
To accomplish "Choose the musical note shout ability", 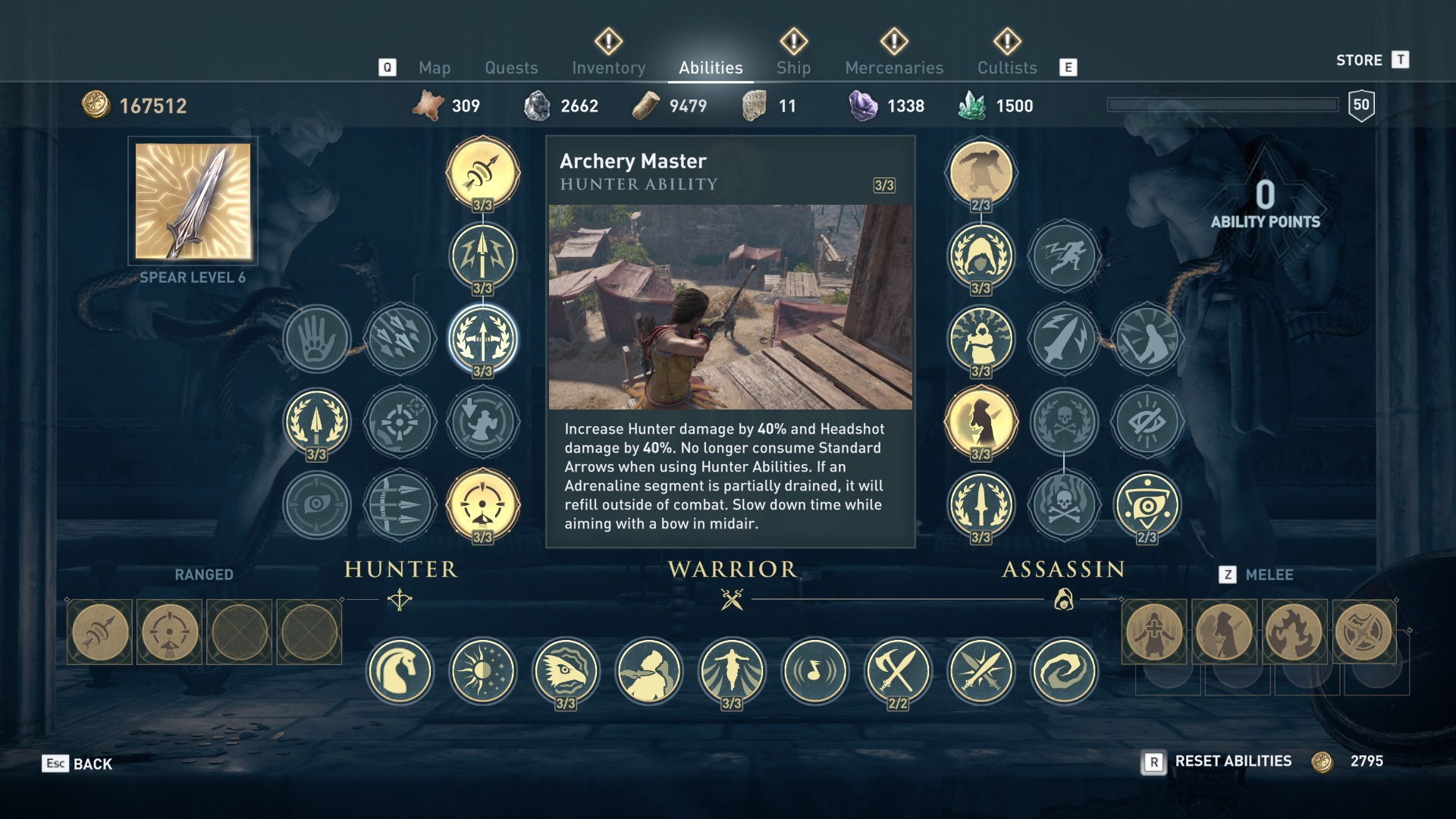I will pos(814,671).
